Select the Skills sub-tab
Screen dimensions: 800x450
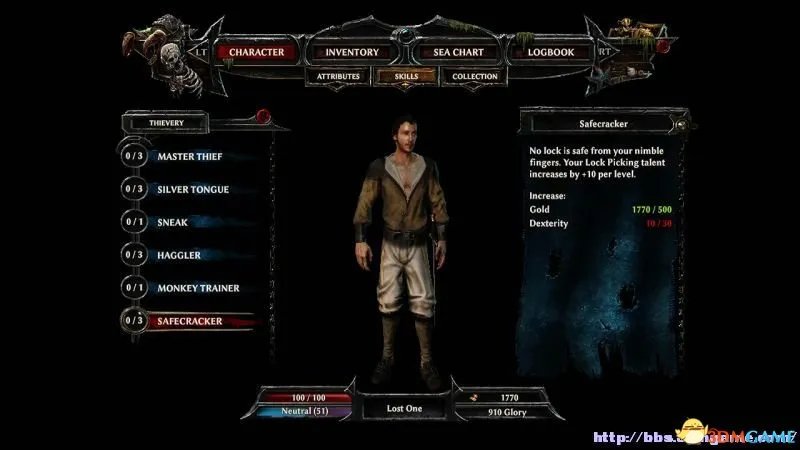pyautogui.click(x=400, y=76)
